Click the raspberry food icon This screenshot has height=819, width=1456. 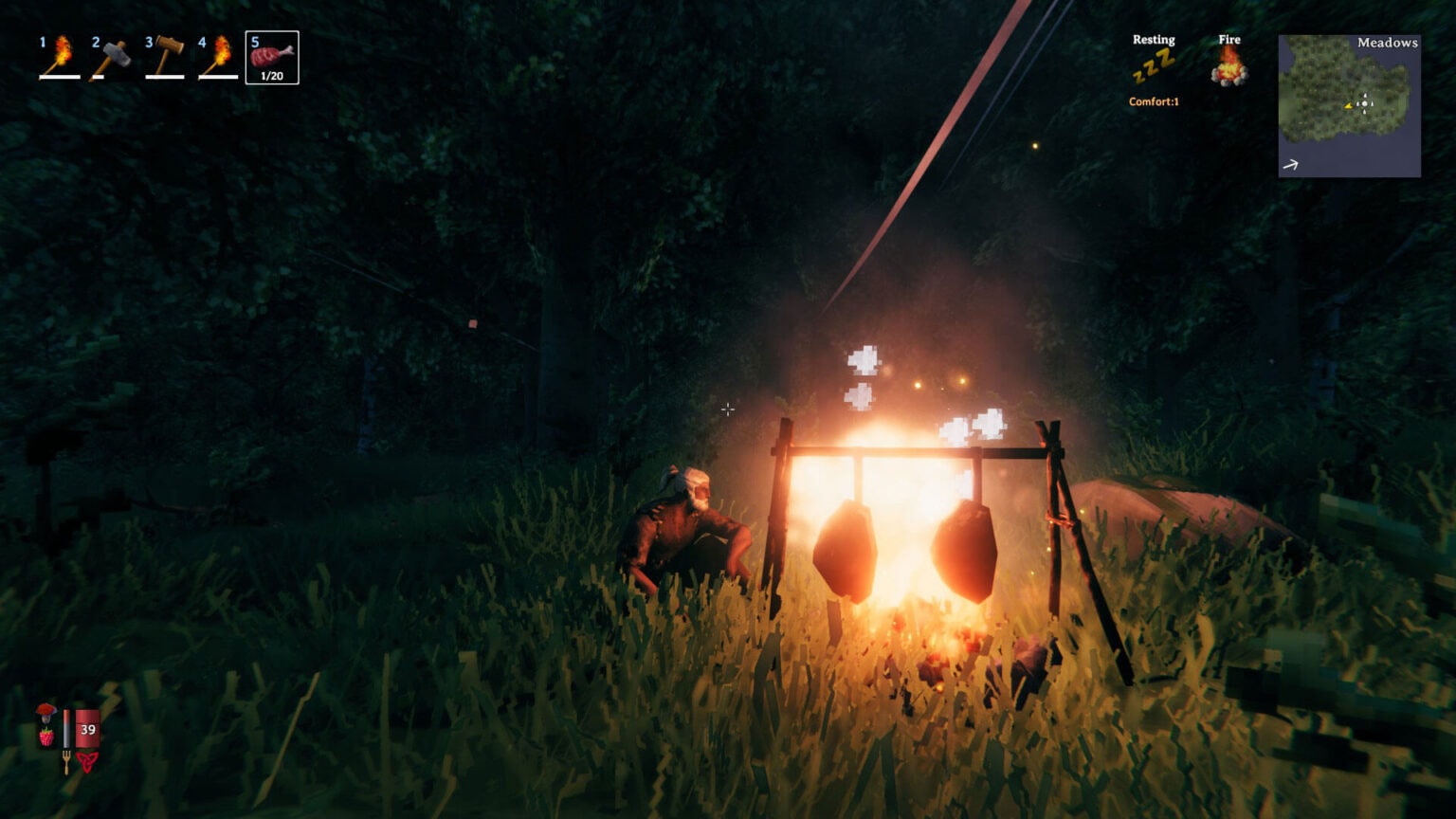[x=45, y=736]
